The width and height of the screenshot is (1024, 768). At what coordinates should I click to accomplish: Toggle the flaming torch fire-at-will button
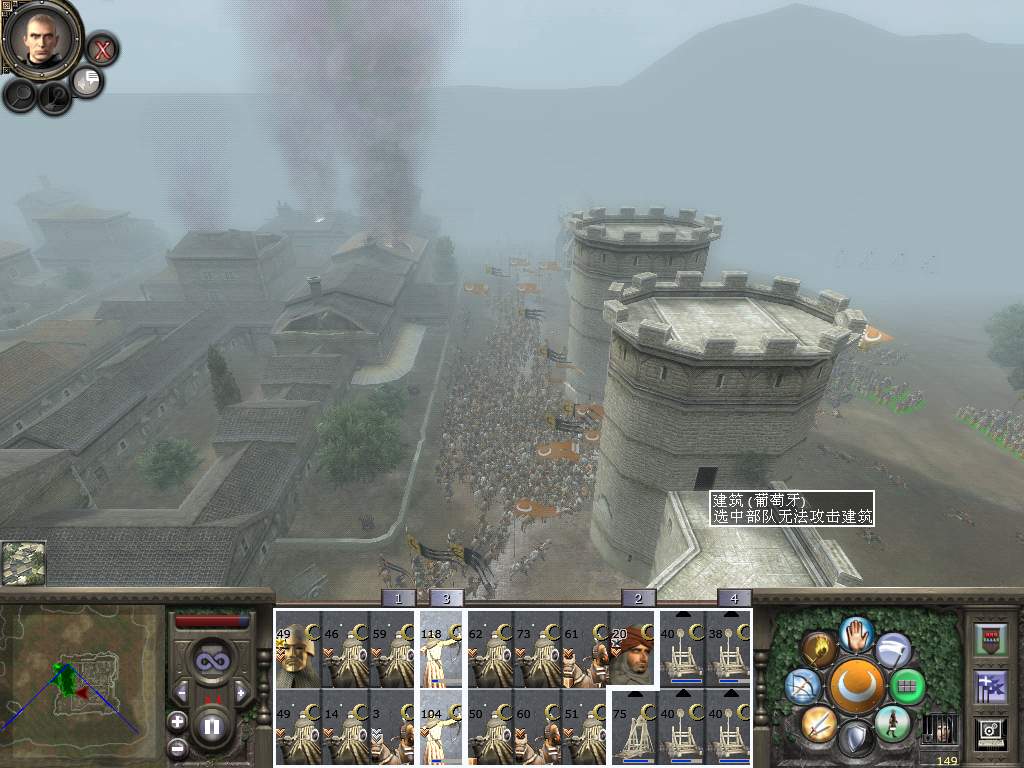point(820,650)
